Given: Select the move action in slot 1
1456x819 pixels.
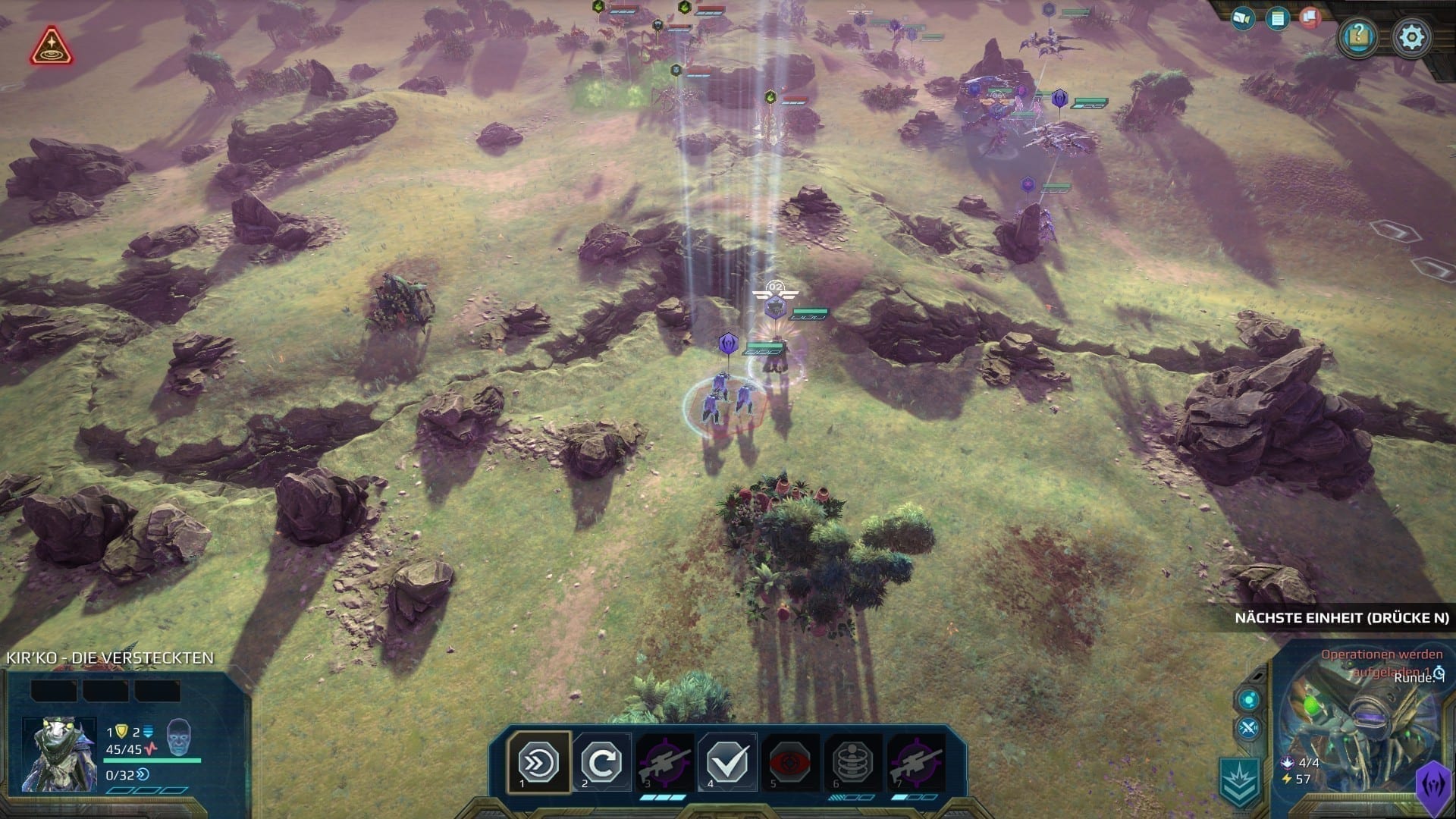Looking at the screenshot, I should [x=538, y=761].
